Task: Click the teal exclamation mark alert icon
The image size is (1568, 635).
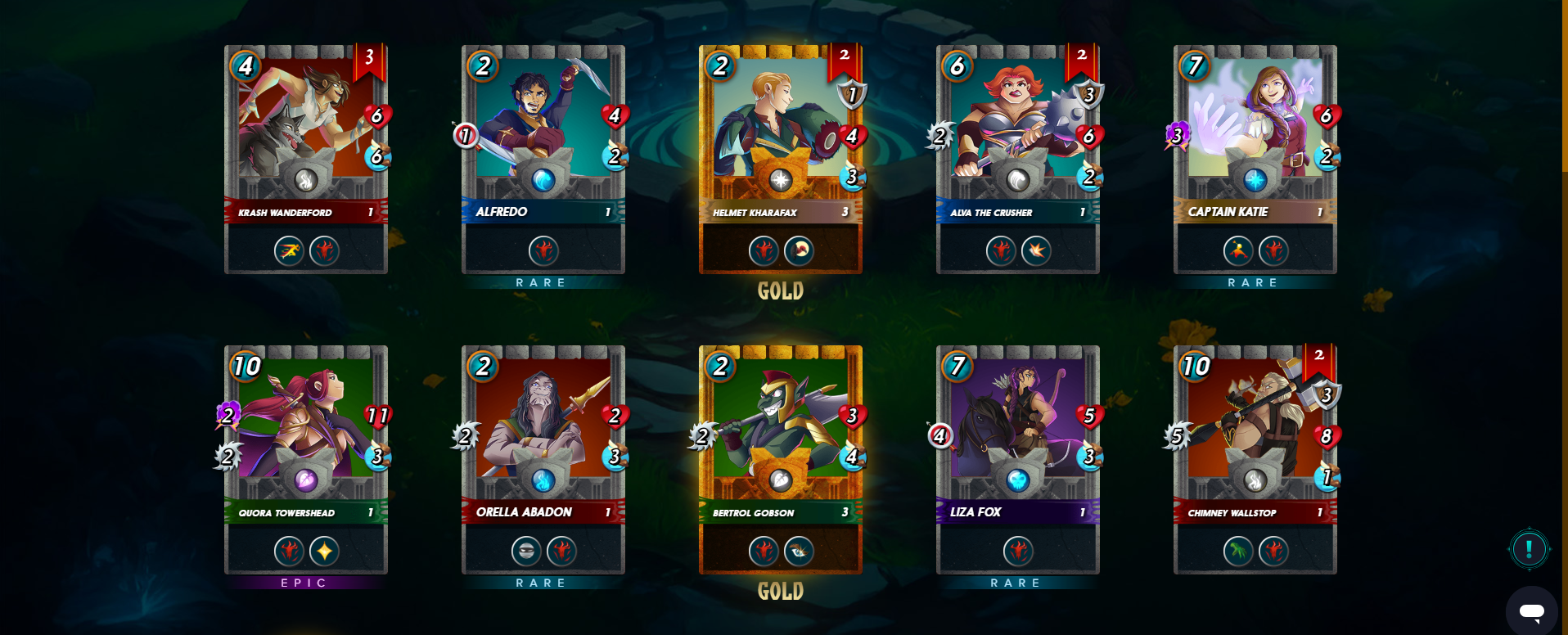Action: point(1529,548)
